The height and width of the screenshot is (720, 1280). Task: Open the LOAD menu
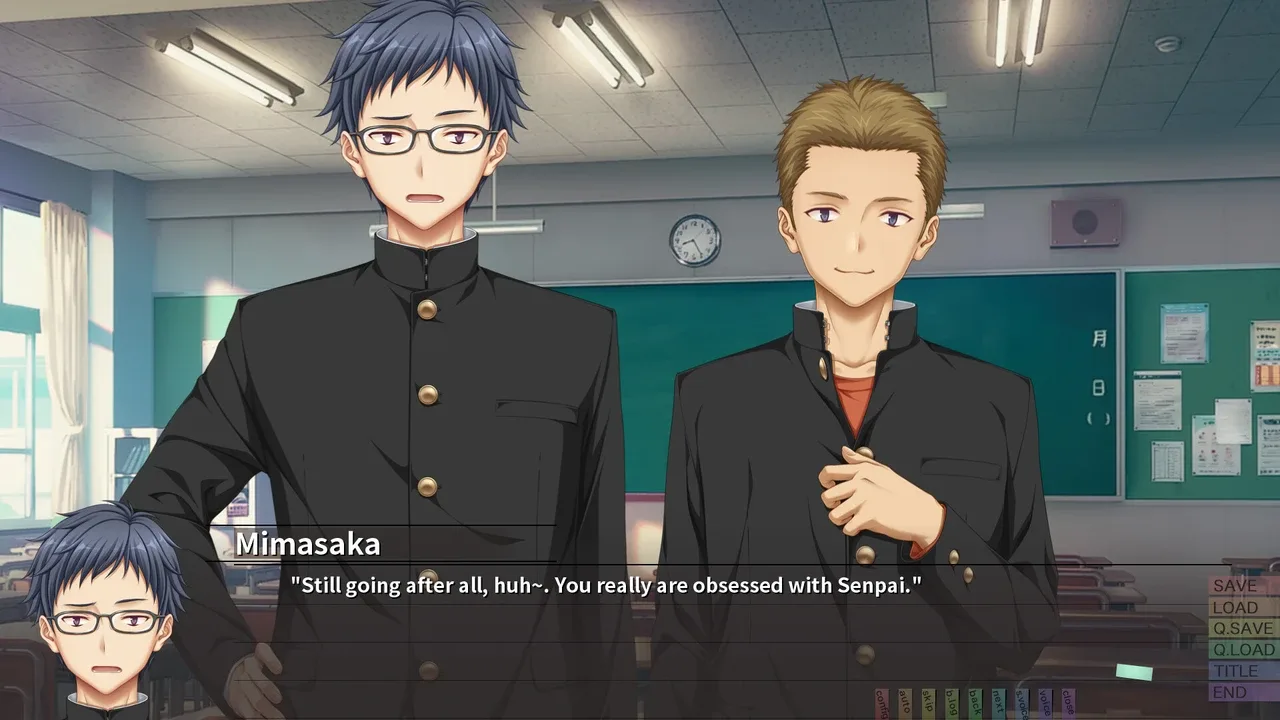pos(1242,607)
